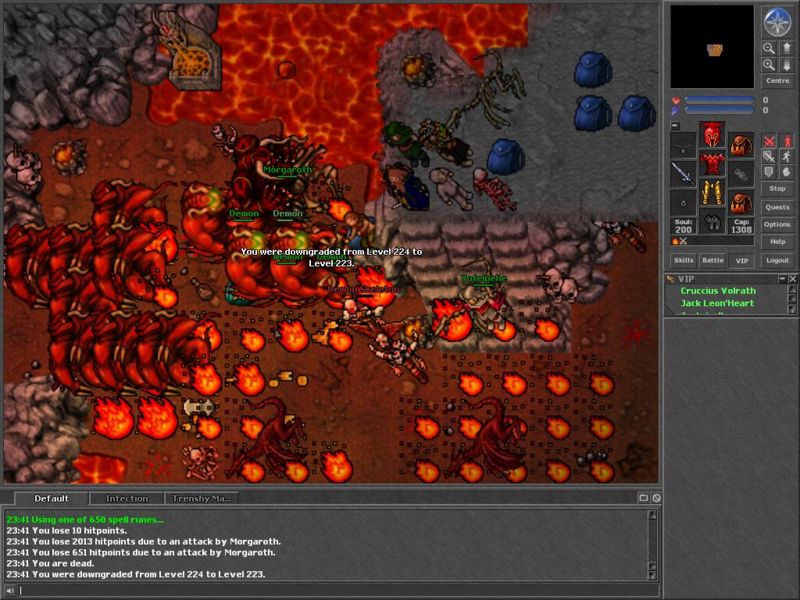Open the Quests log
The width and height of the screenshot is (800, 600).
[x=777, y=207]
